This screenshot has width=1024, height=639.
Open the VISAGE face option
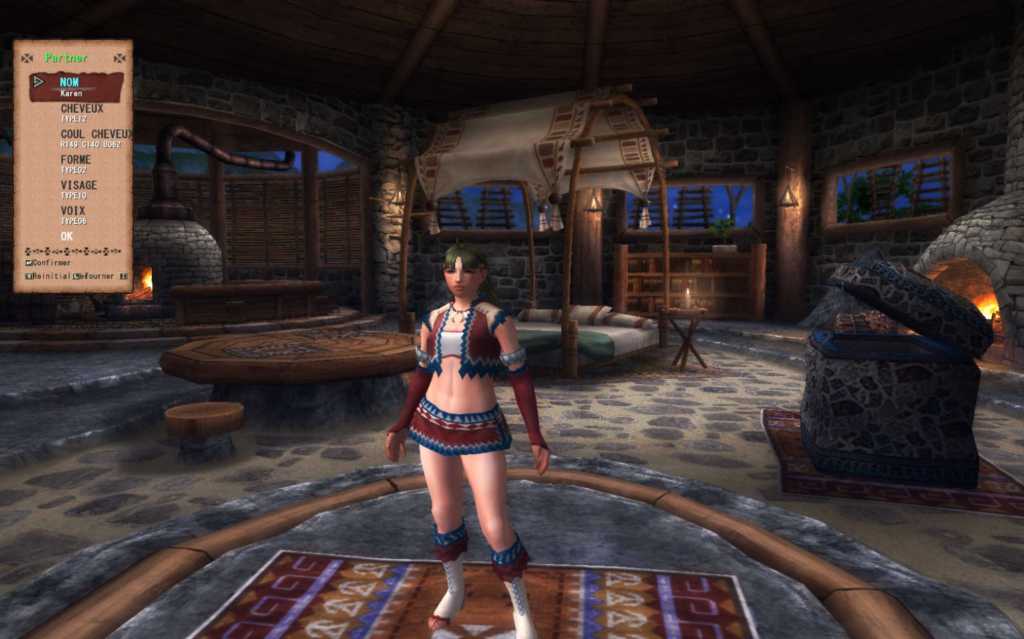[78, 185]
